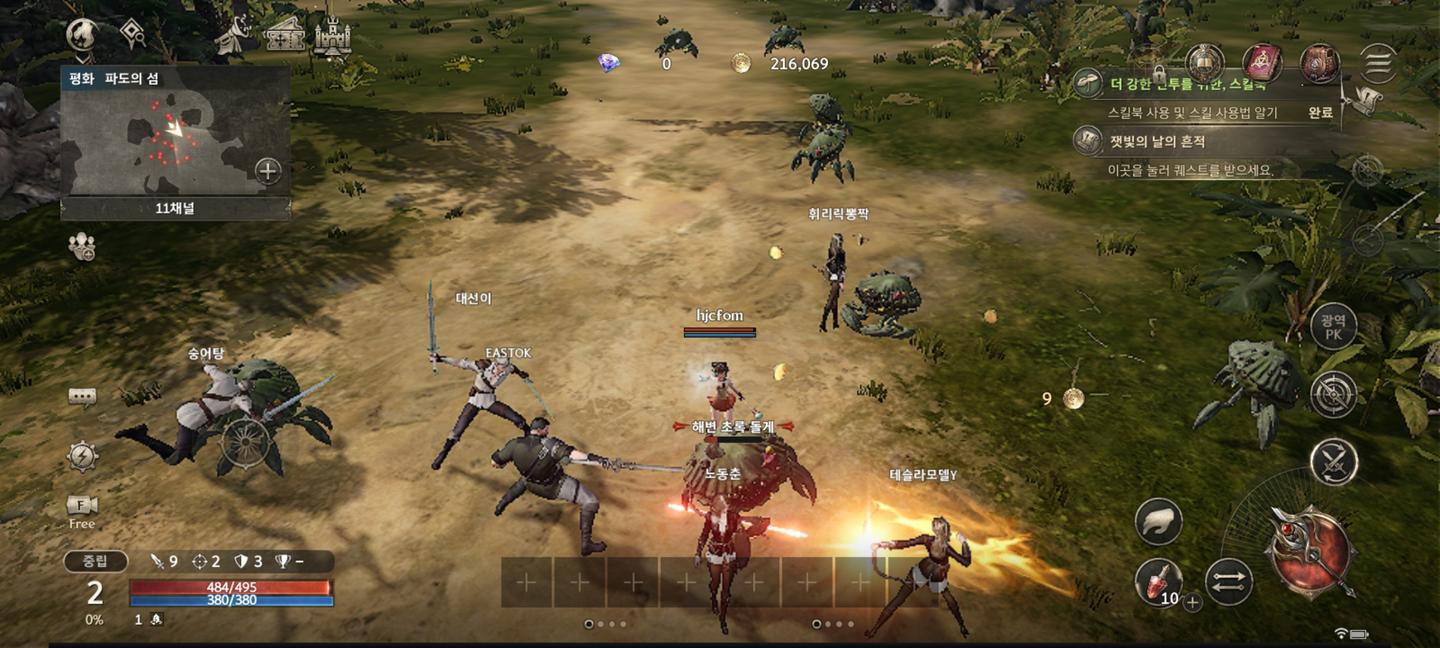
Task: Toggle the crossed swords auto-battle button
Action: tap(1333, 462)
